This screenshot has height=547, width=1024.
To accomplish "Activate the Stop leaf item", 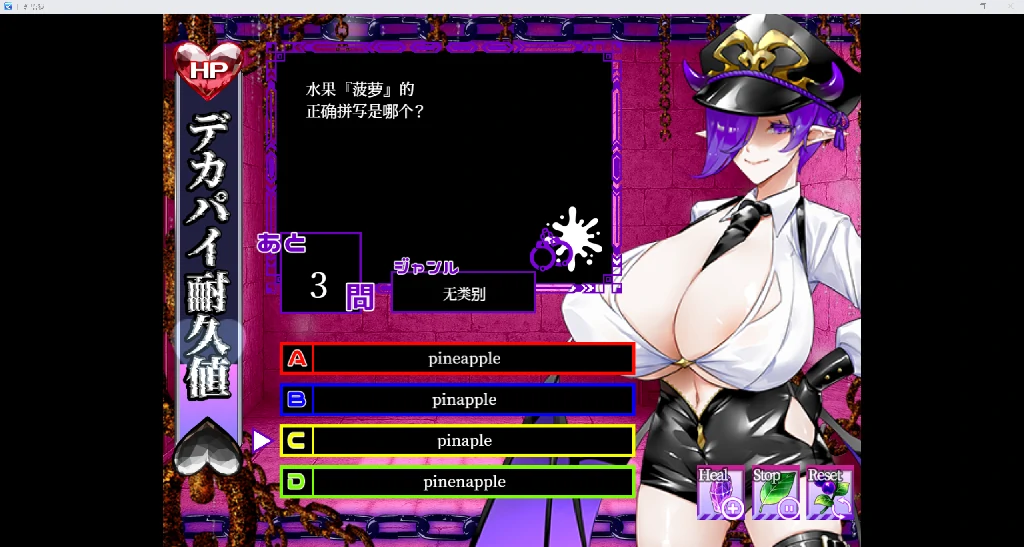I will pos(775,493).
